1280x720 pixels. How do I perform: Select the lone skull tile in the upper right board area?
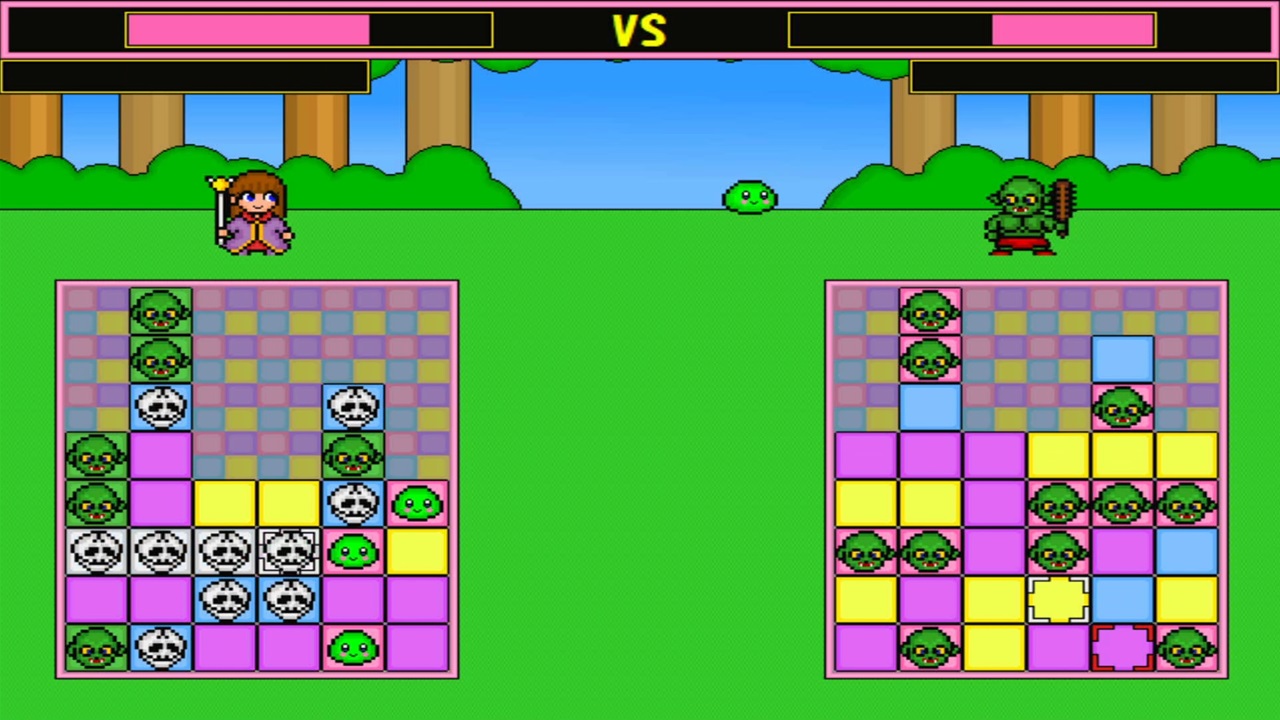353,407
